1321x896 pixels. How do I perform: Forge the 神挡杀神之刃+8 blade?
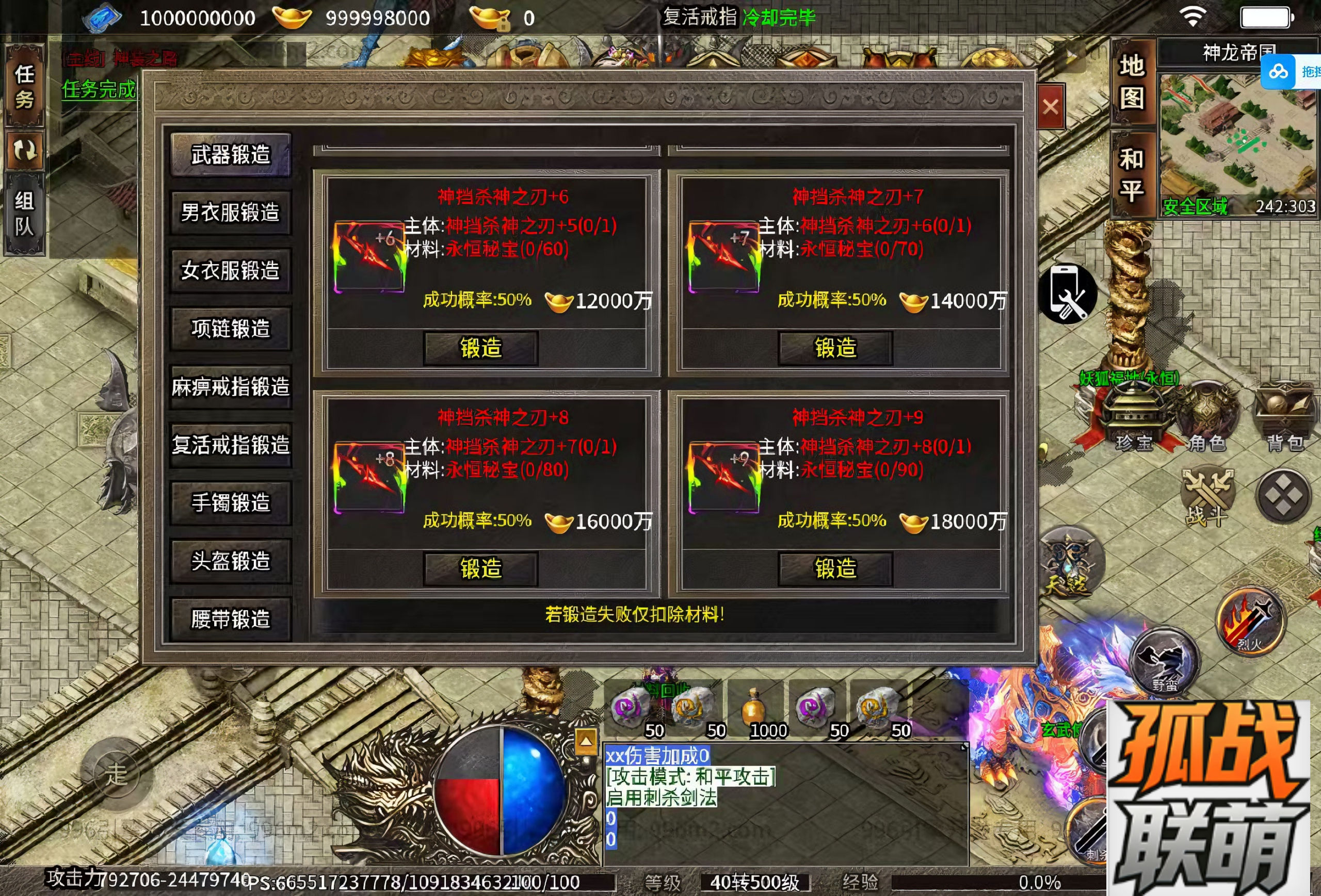(480, 568)
